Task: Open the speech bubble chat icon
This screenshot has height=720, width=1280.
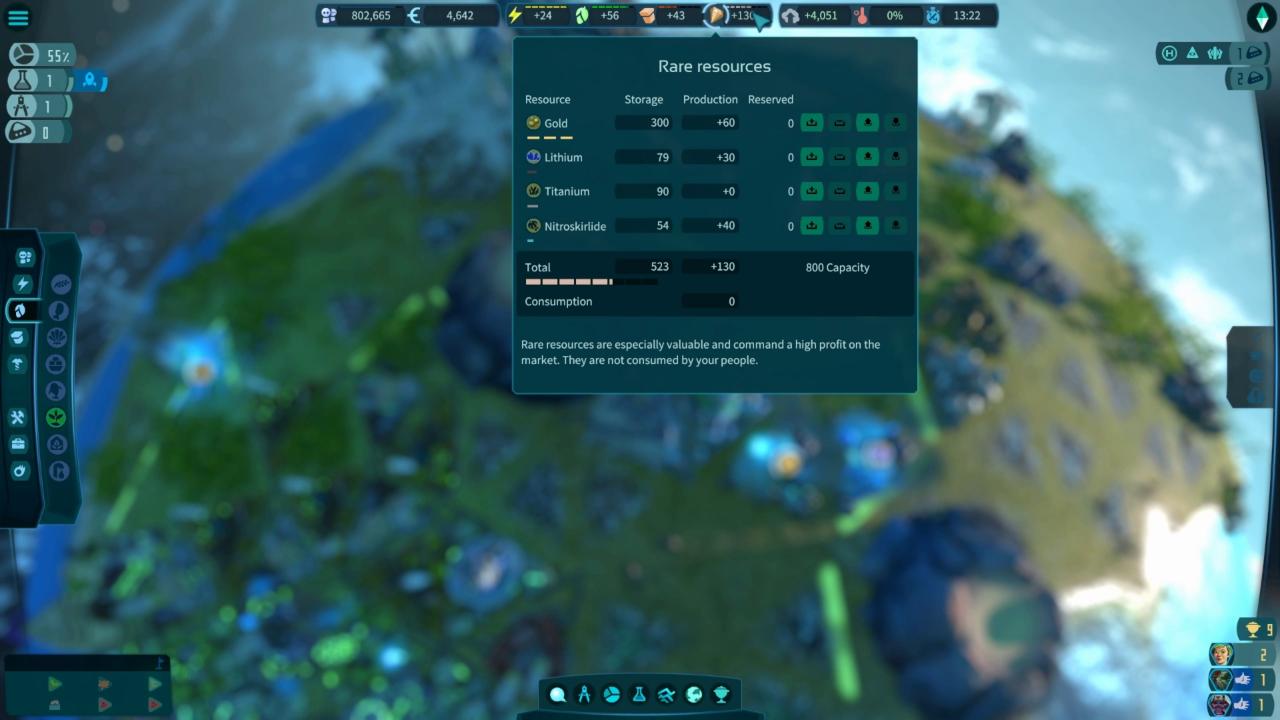Action: tap(557, 695)
